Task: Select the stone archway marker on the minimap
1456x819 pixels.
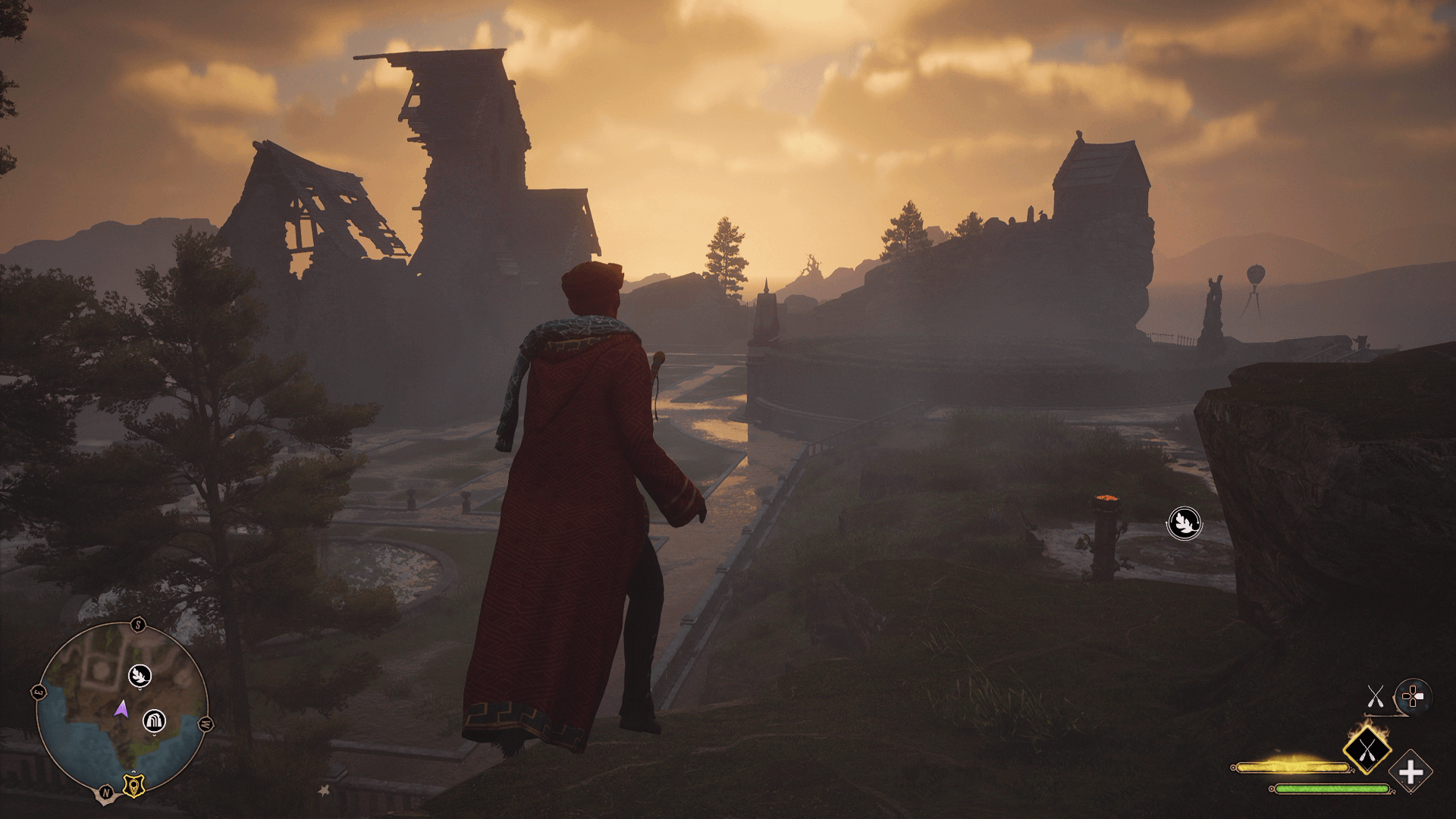Action: click(x=155, y=720)
